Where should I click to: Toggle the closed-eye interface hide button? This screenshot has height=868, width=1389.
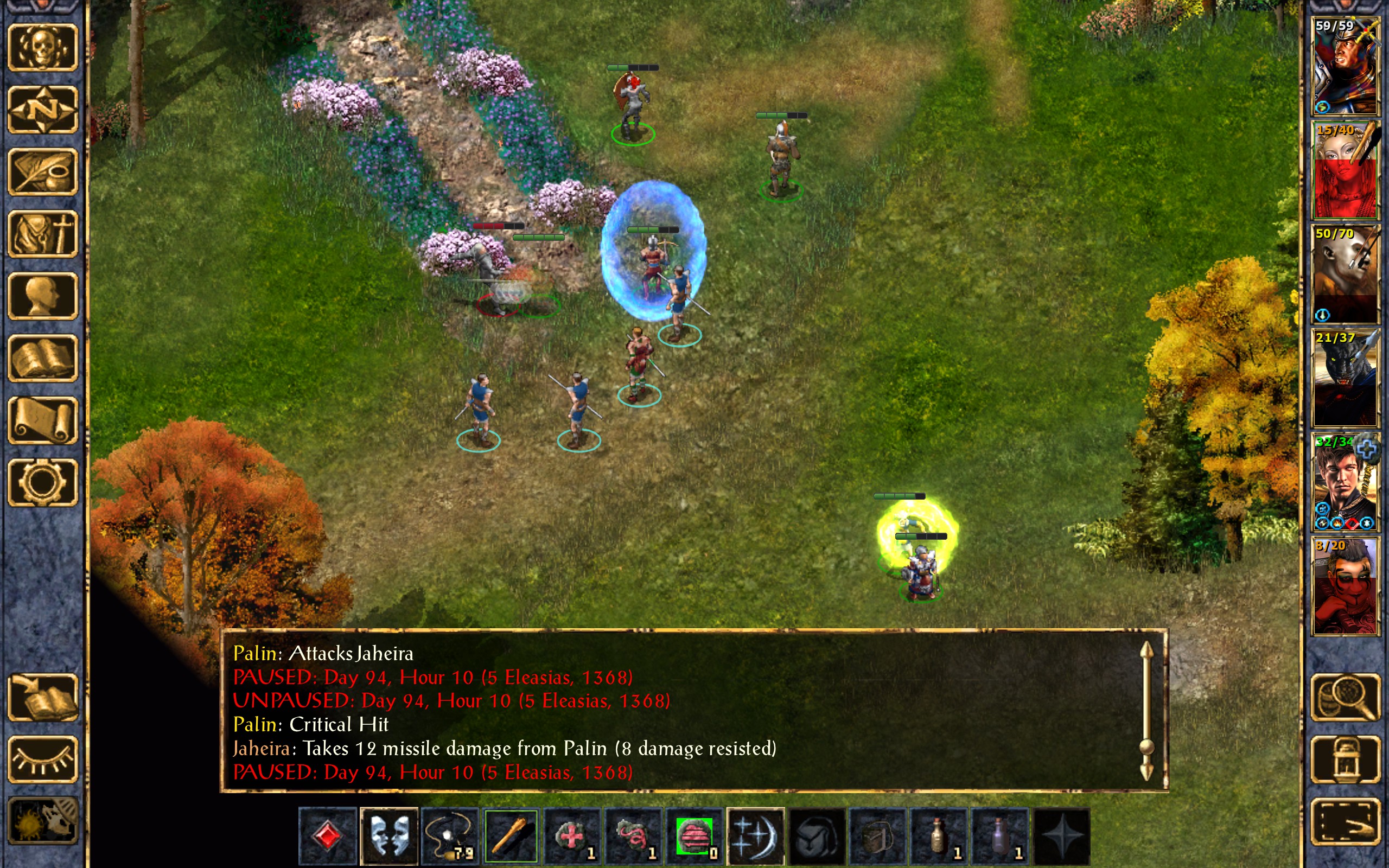42,759
